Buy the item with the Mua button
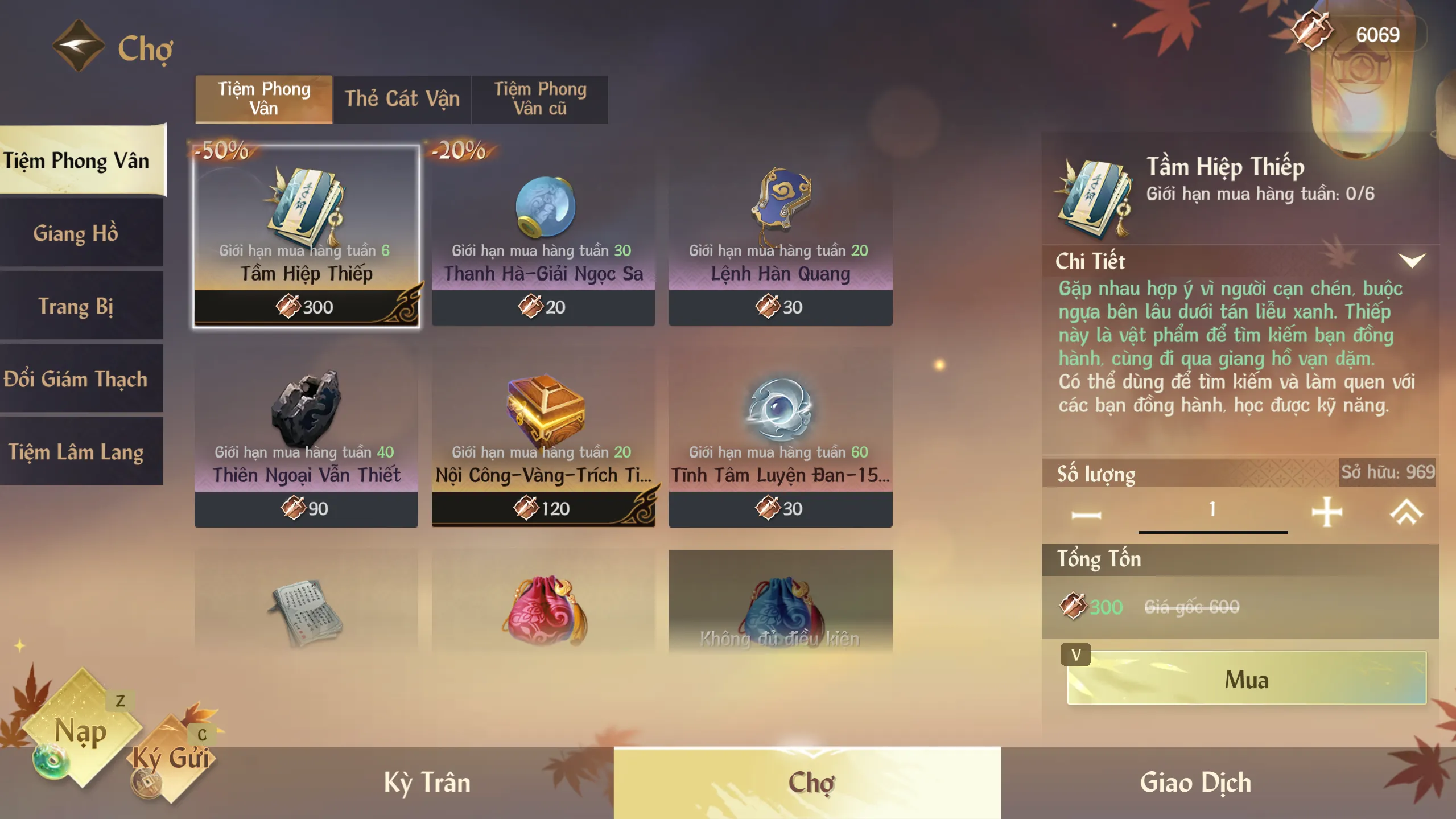Image resolution: width=1456 pixels, height=819 pixels. coord(1246,679)
